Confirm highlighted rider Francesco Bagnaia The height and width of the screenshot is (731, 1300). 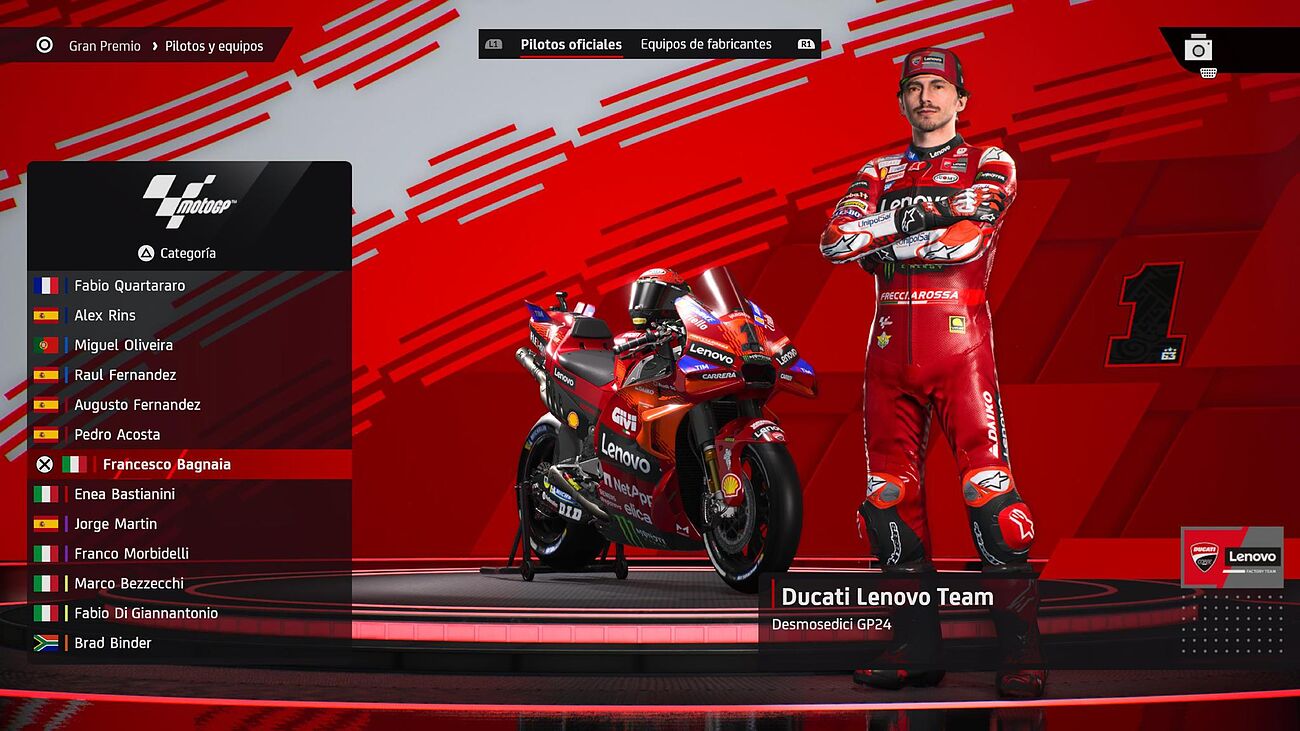point(166,465)
